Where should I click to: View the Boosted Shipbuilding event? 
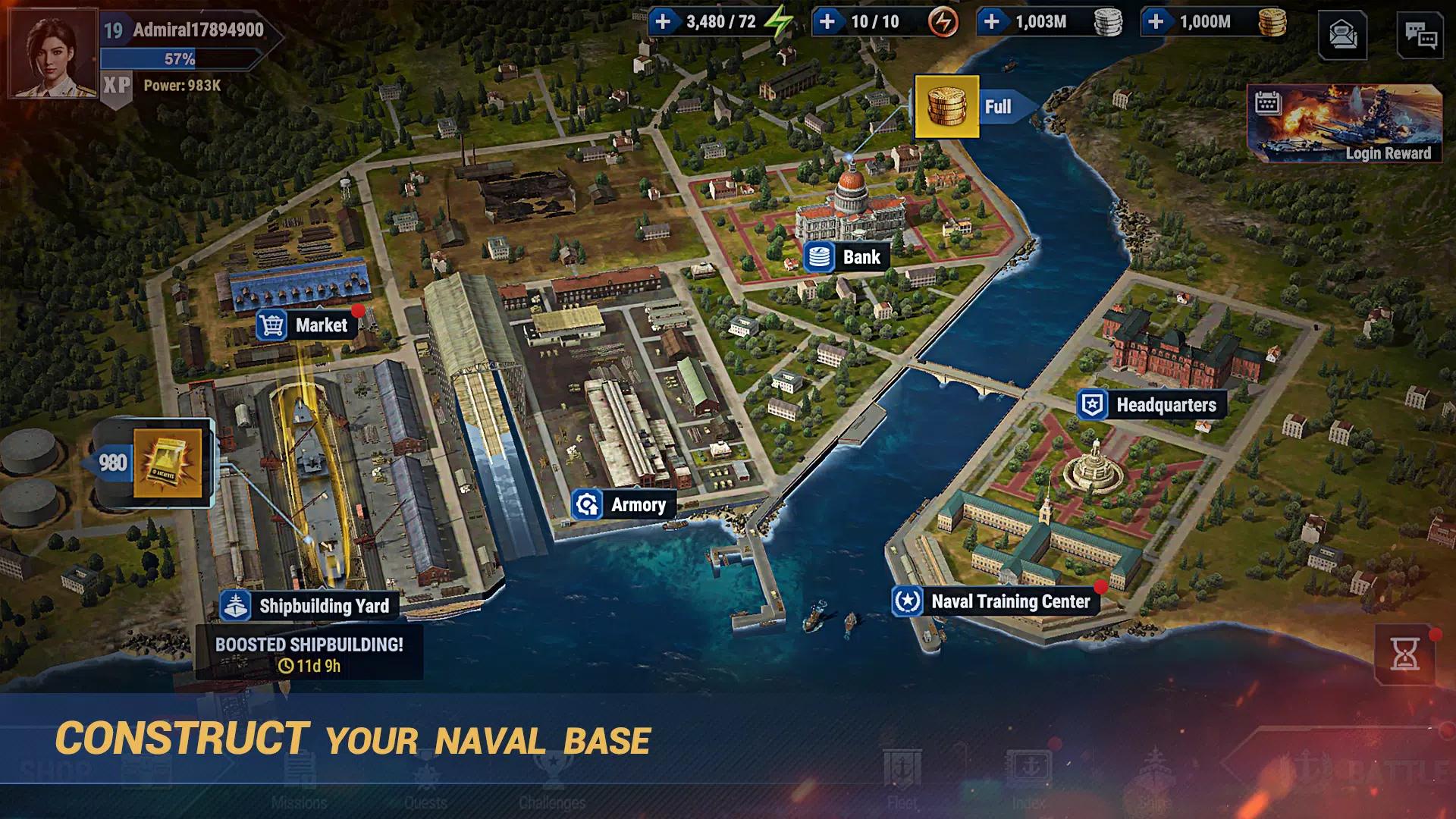pyautogui.click(x=309, y=654)
